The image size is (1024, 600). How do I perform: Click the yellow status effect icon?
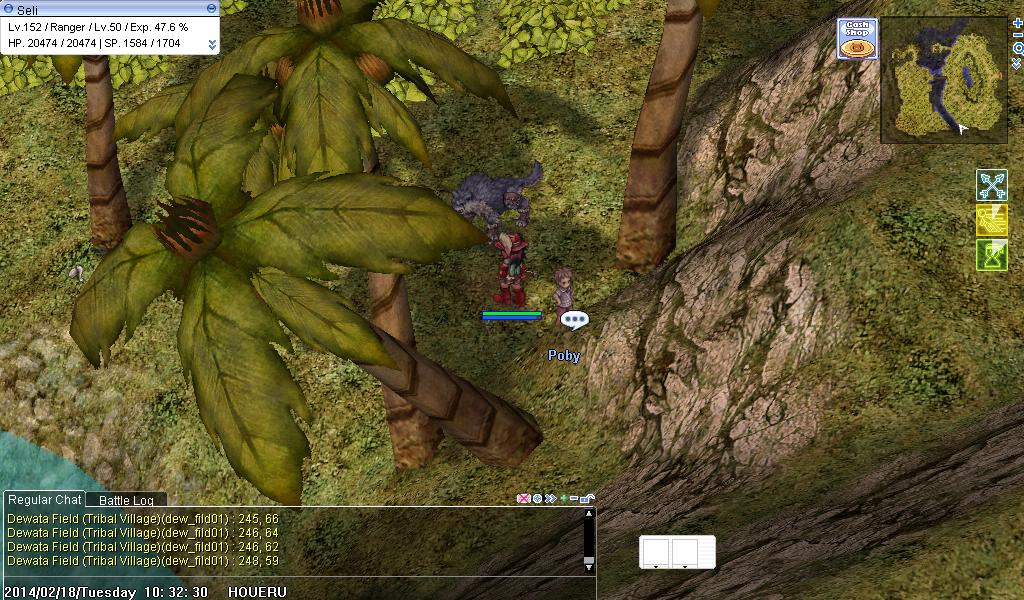pos(991,220)
